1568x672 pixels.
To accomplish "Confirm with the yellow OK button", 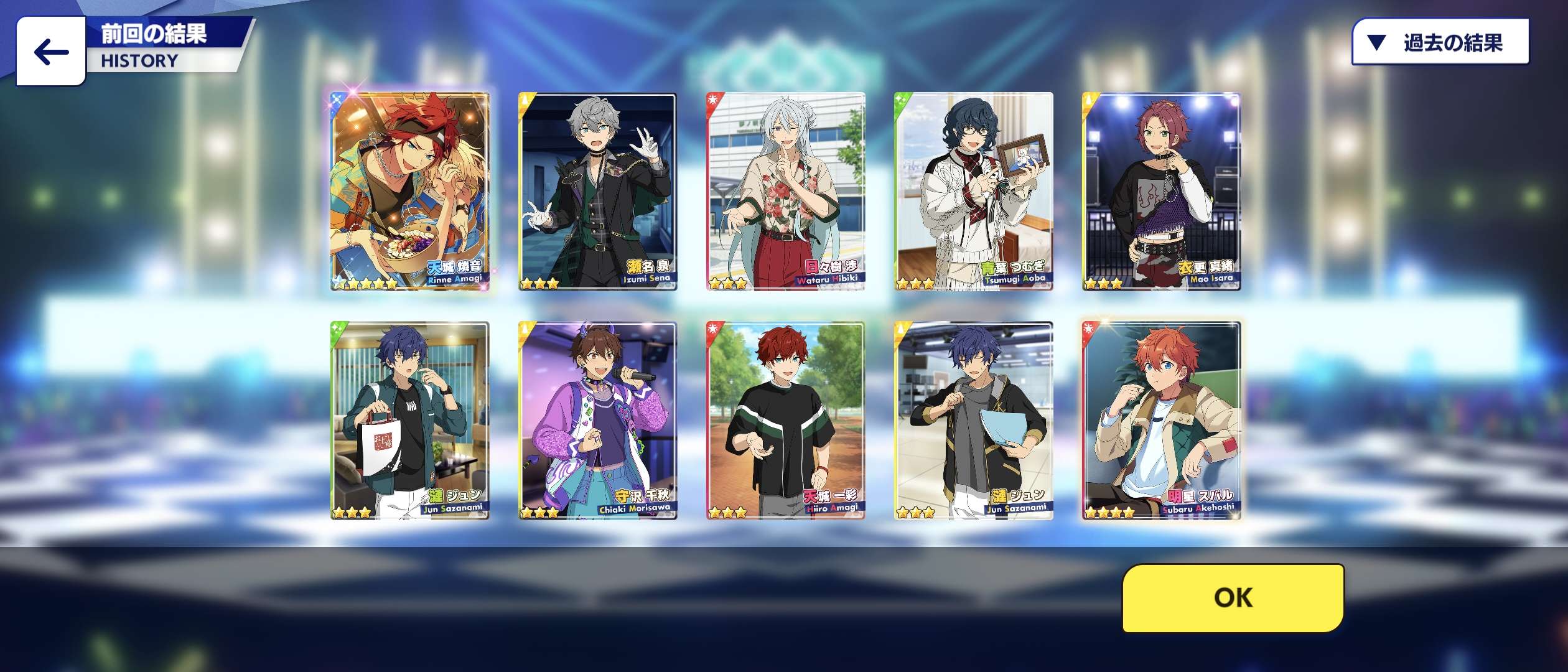I will point(1233,598).
